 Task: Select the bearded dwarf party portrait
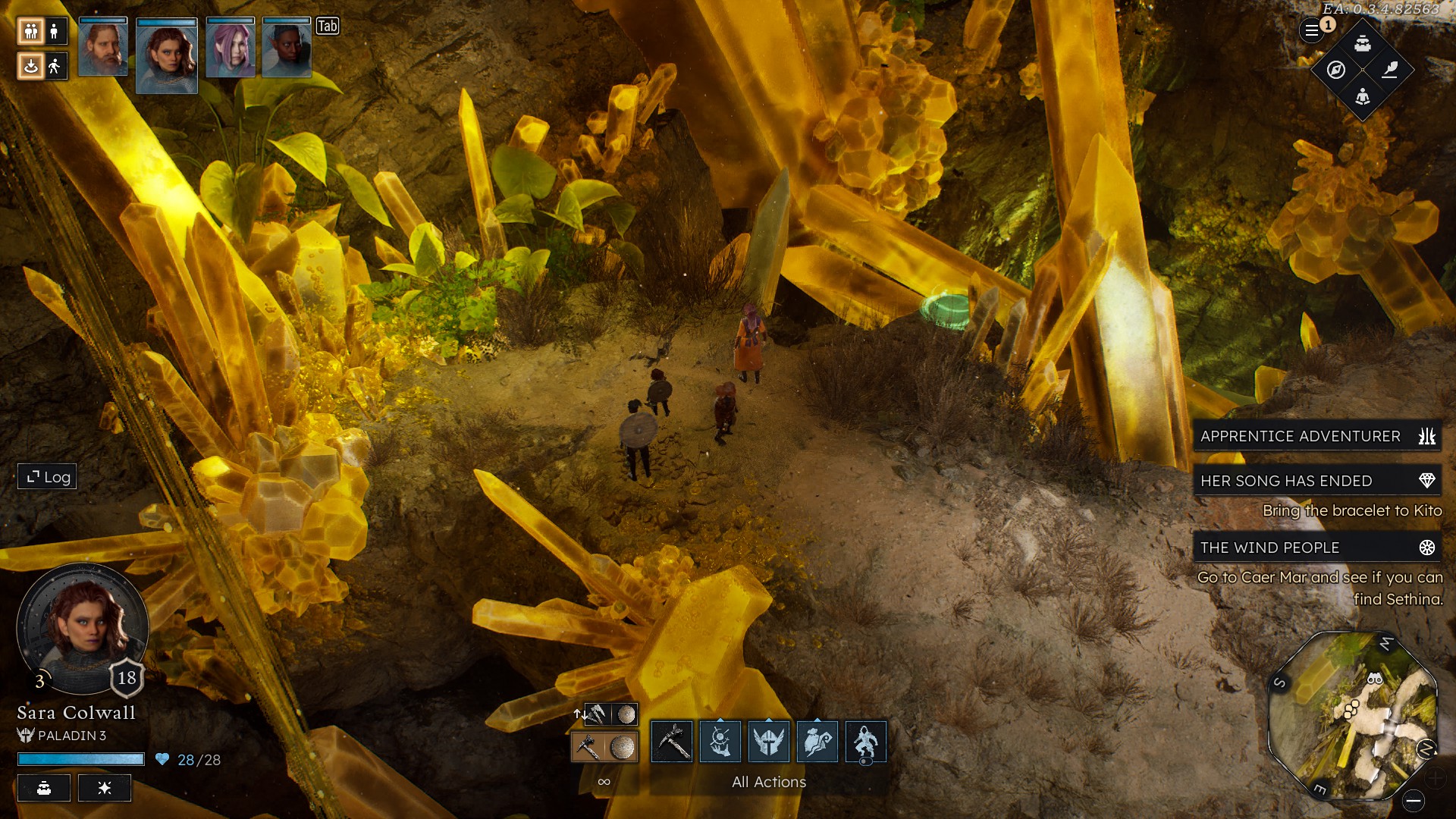[x=103, y=48]
